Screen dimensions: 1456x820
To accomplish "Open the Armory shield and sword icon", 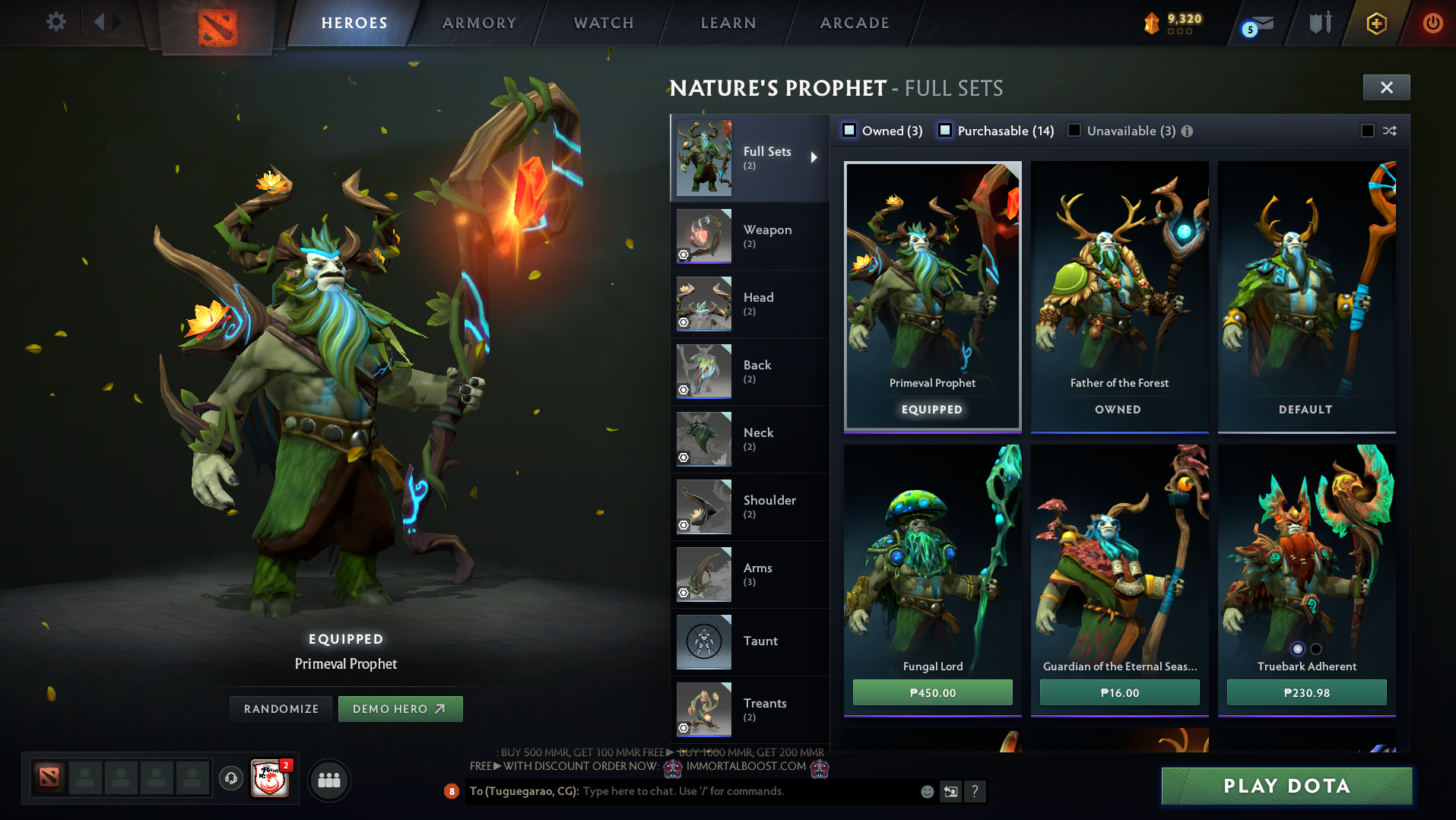I will pyautogui.click(x=1320, y=23).
